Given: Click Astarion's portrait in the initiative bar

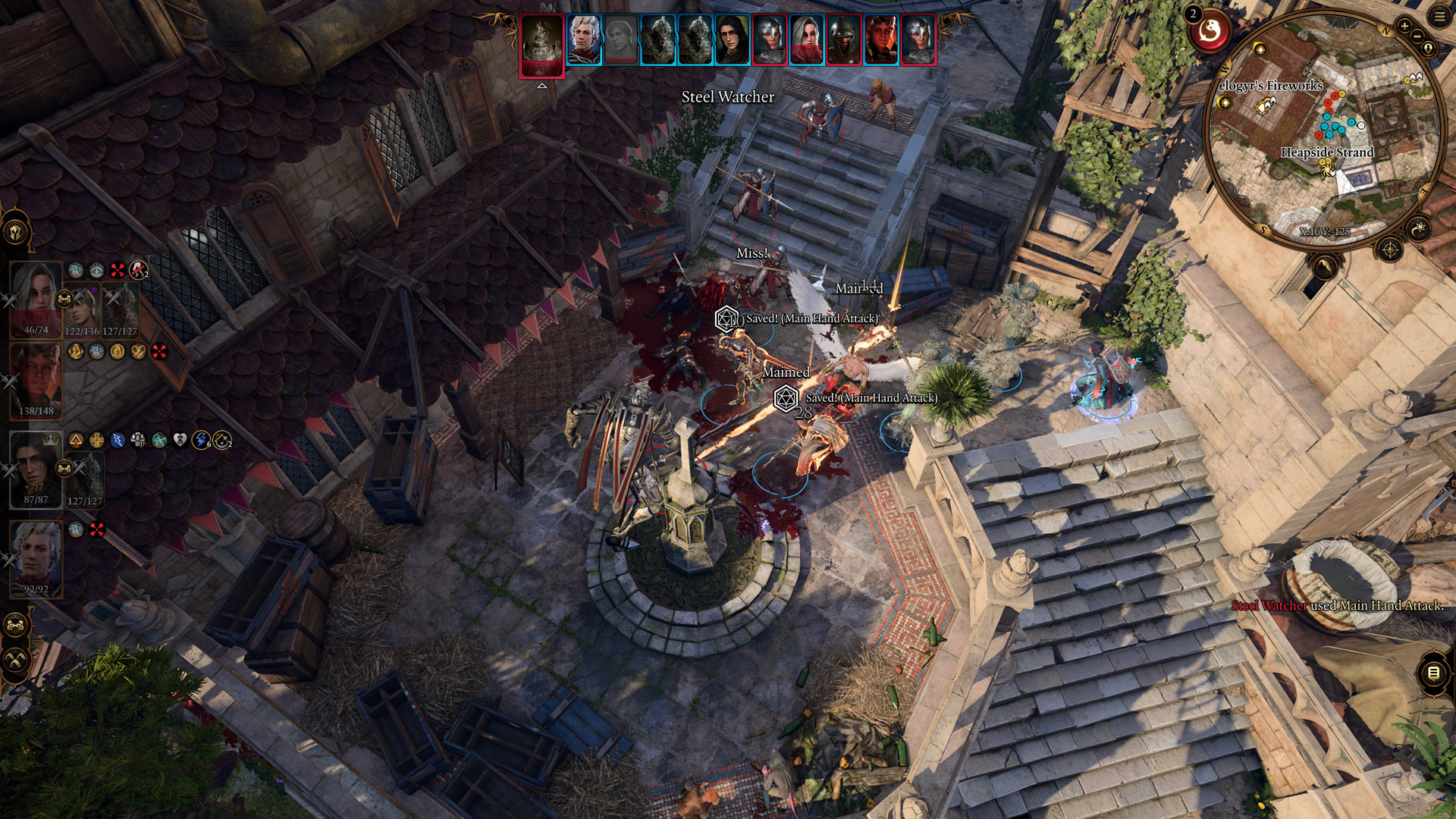Looking at the screenshot, I should (x=583, y=40).
